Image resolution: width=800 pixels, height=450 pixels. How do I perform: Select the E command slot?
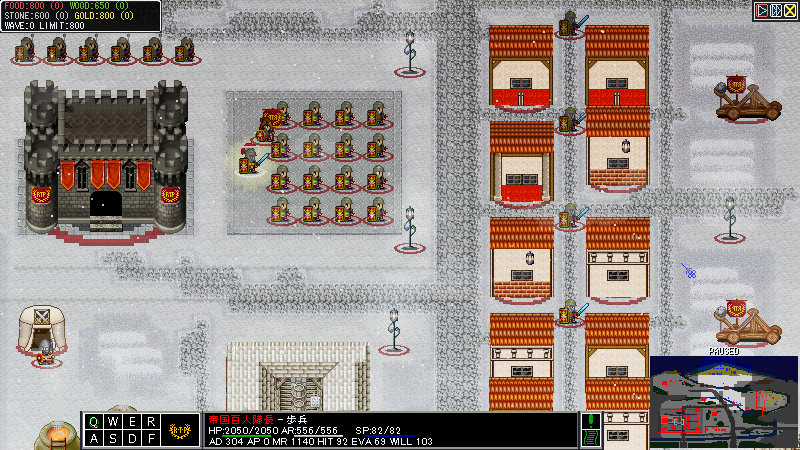131,422
